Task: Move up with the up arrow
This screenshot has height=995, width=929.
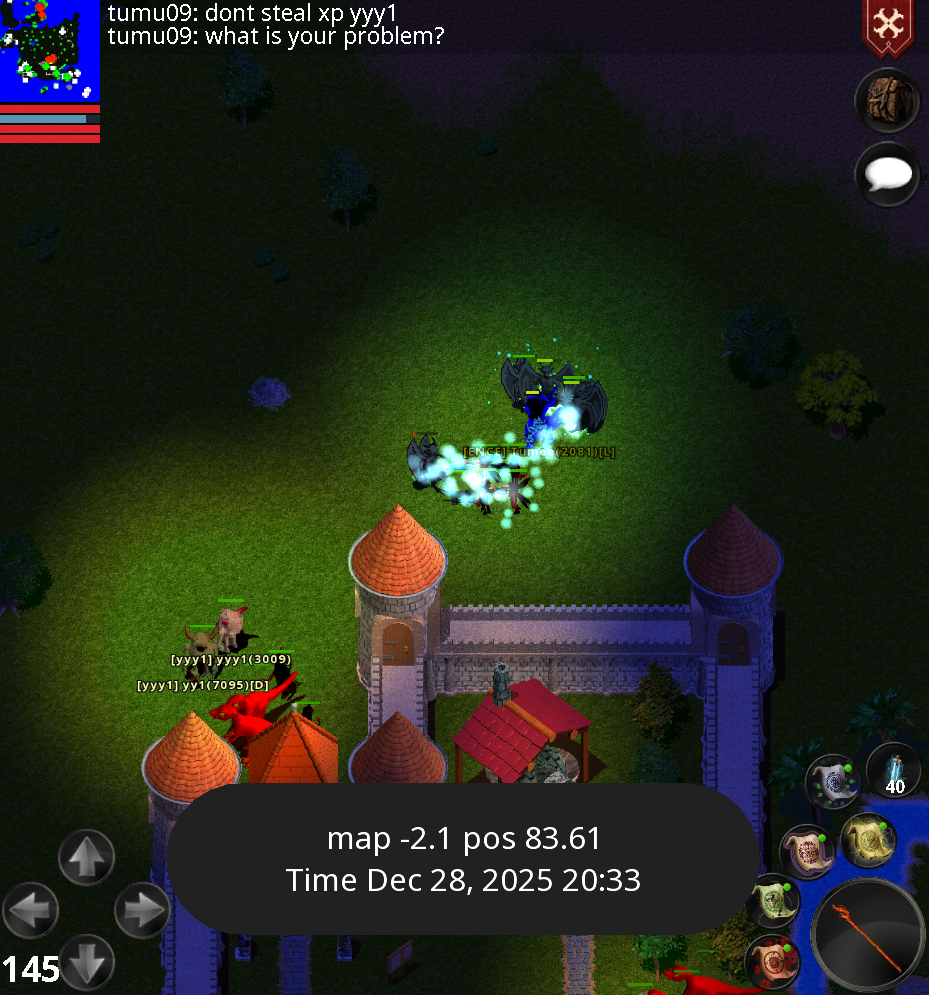Action: (87, 858)
